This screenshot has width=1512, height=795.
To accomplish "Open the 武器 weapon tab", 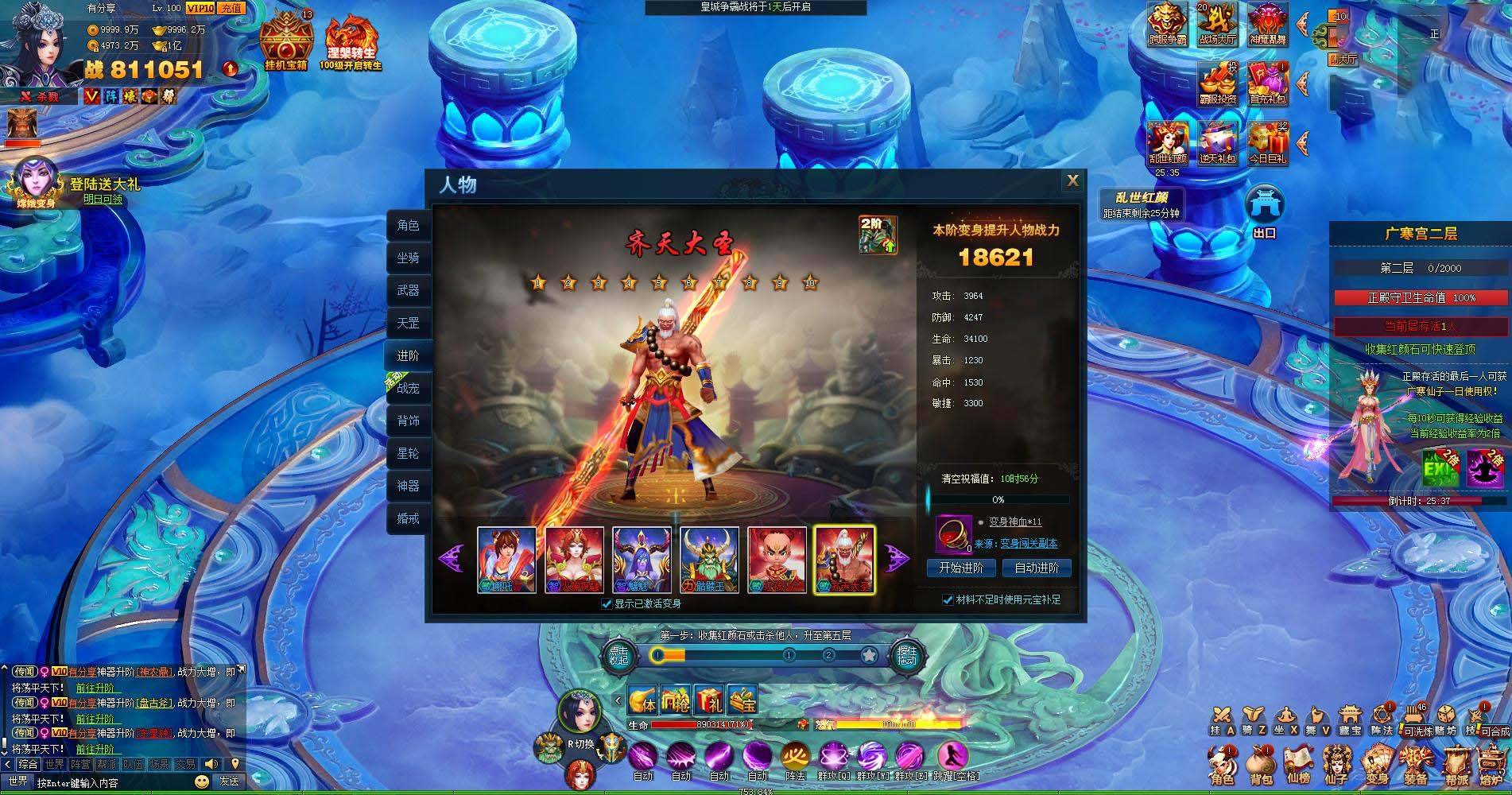I will coord(408,291).
